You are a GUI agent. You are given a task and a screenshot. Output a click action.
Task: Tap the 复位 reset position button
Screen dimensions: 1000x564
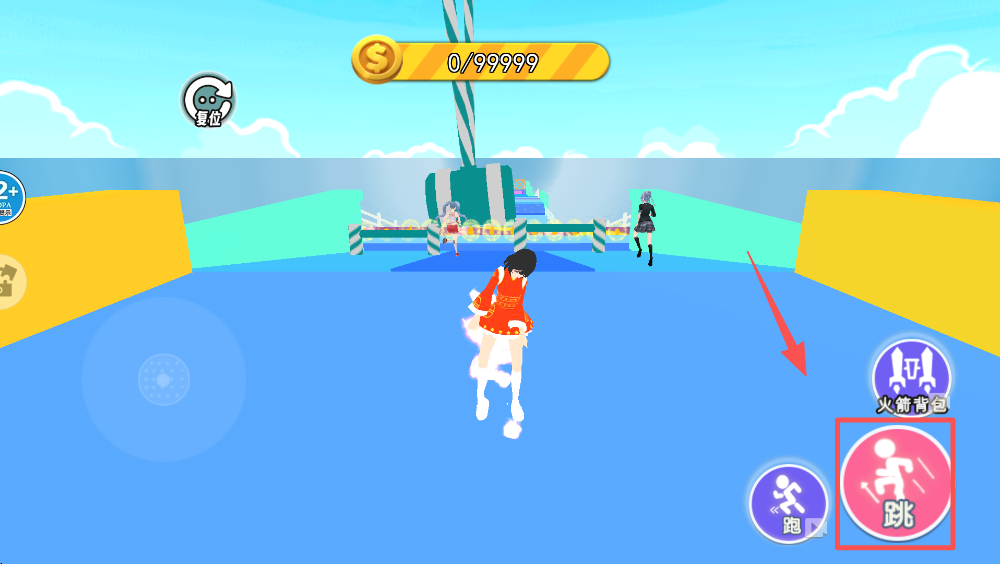coord(207,101)
